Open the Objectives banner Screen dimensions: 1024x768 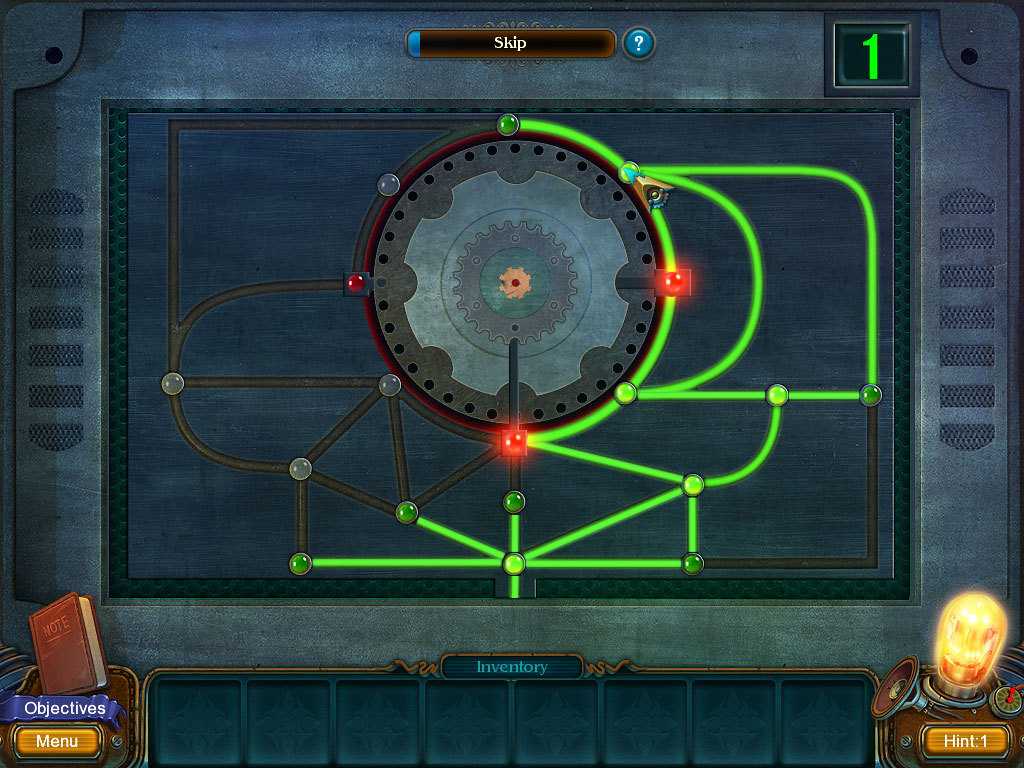pyautogui.click(x=65, y=708)
